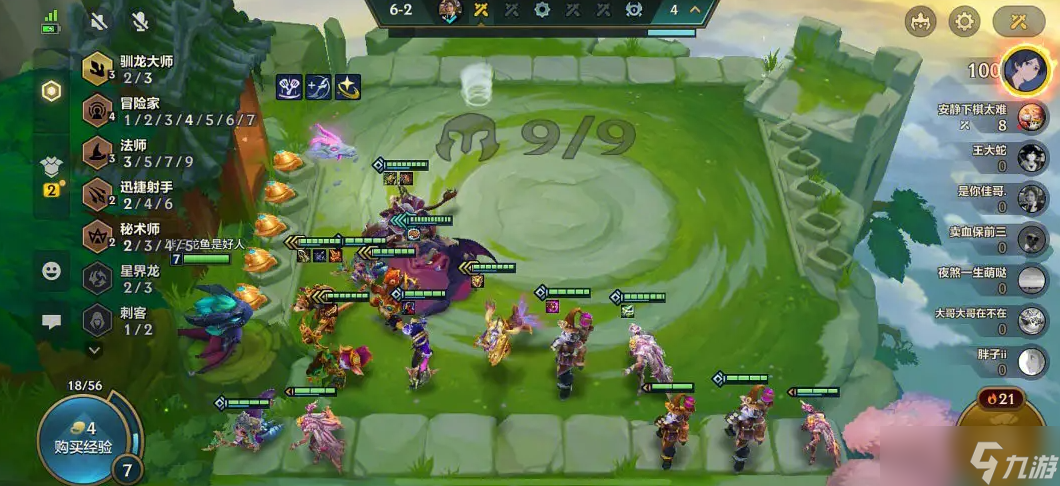Inspect the golden star augment icon
This screenshot has height=486, width=1060.
pos(348,87)
